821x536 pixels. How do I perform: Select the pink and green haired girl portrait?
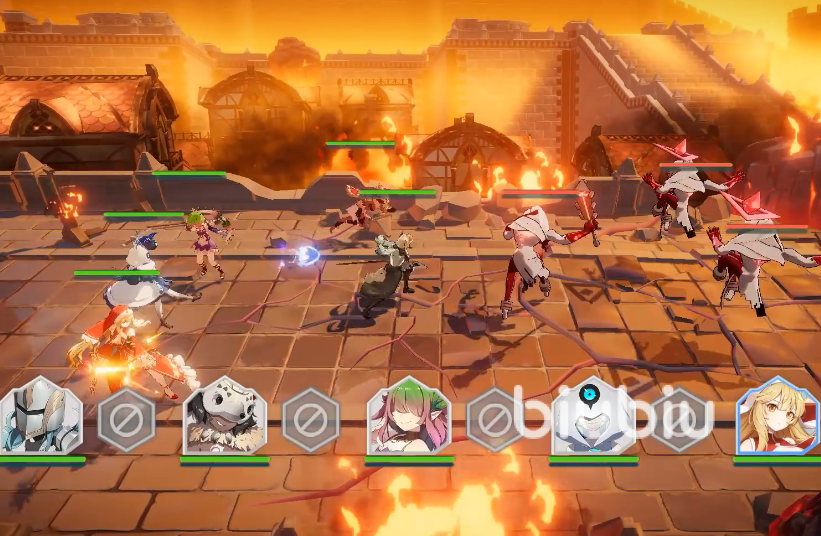coord(408,416)
